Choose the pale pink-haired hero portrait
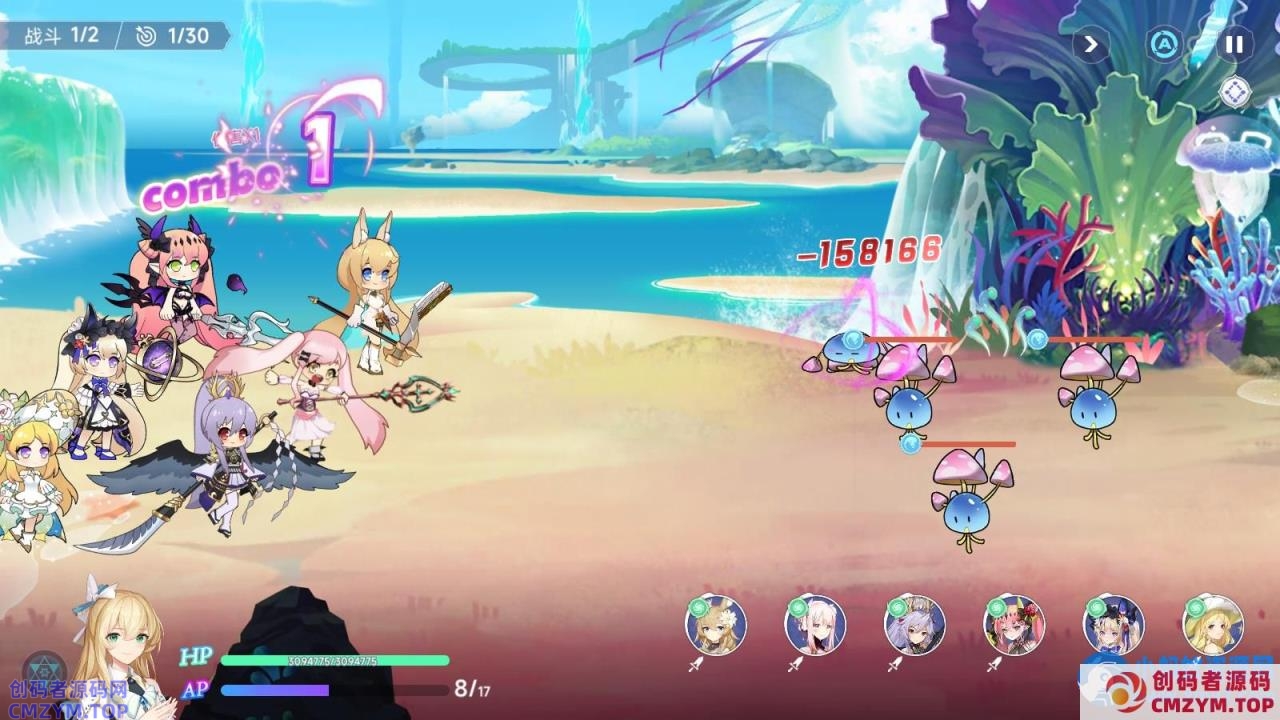The width and height of the screenshot is (1280, 720). pyautogui.click(x=815, y=626)
